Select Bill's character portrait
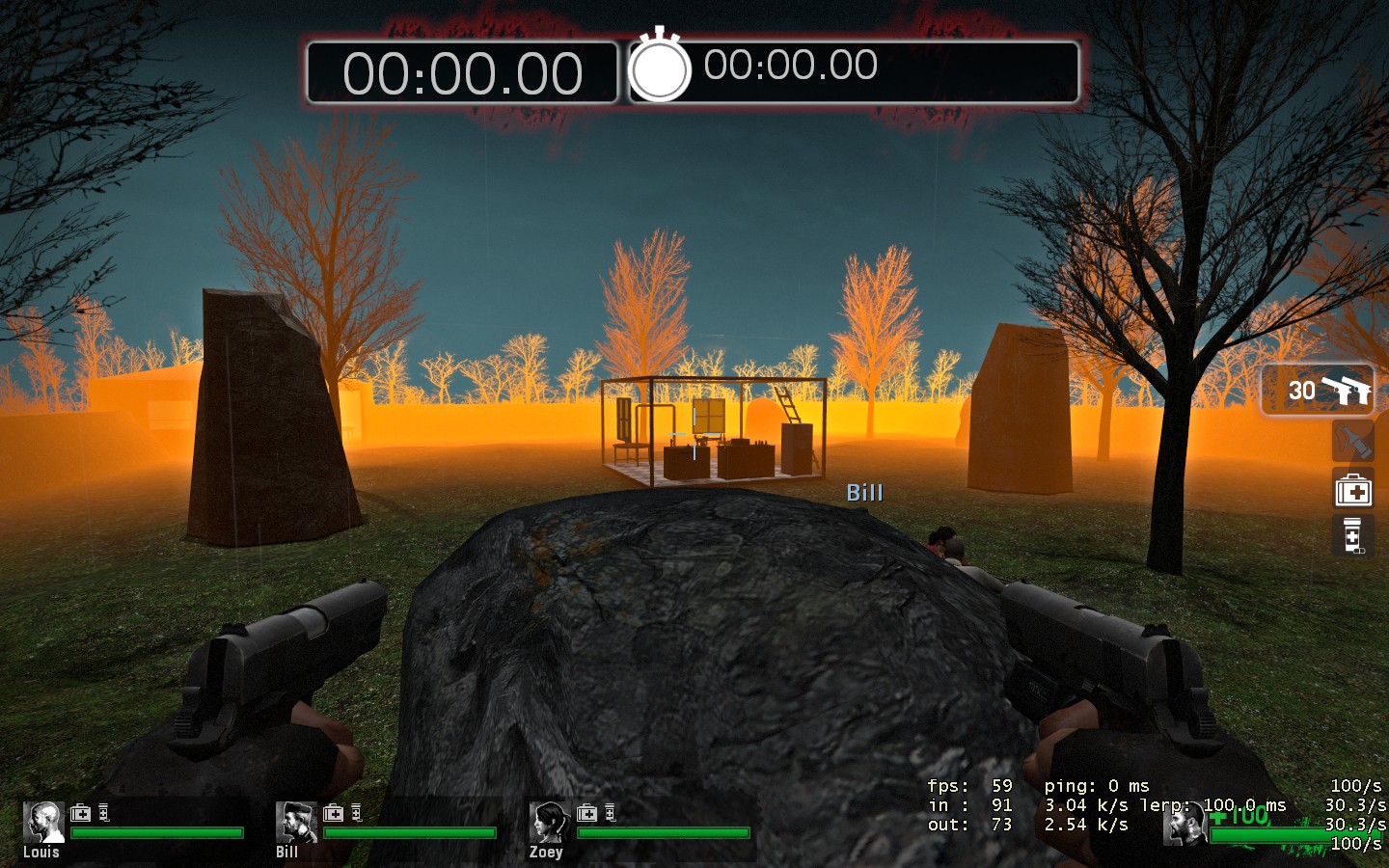The width and height of the screenshot is (1389, 868). click(x=296, y=823)
